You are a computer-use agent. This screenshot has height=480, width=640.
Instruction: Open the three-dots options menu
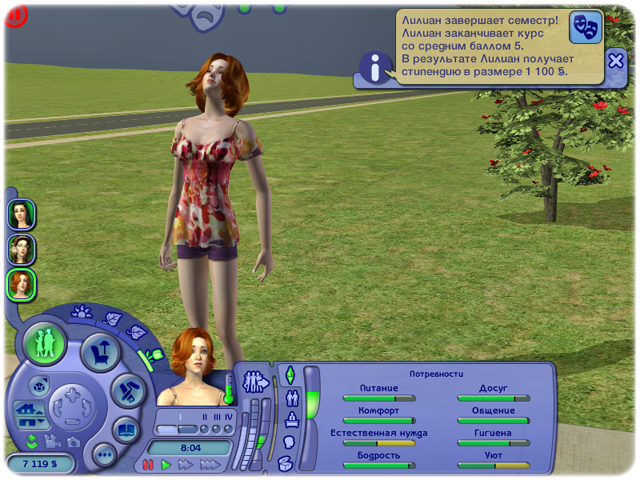click(x=103, y=455)
